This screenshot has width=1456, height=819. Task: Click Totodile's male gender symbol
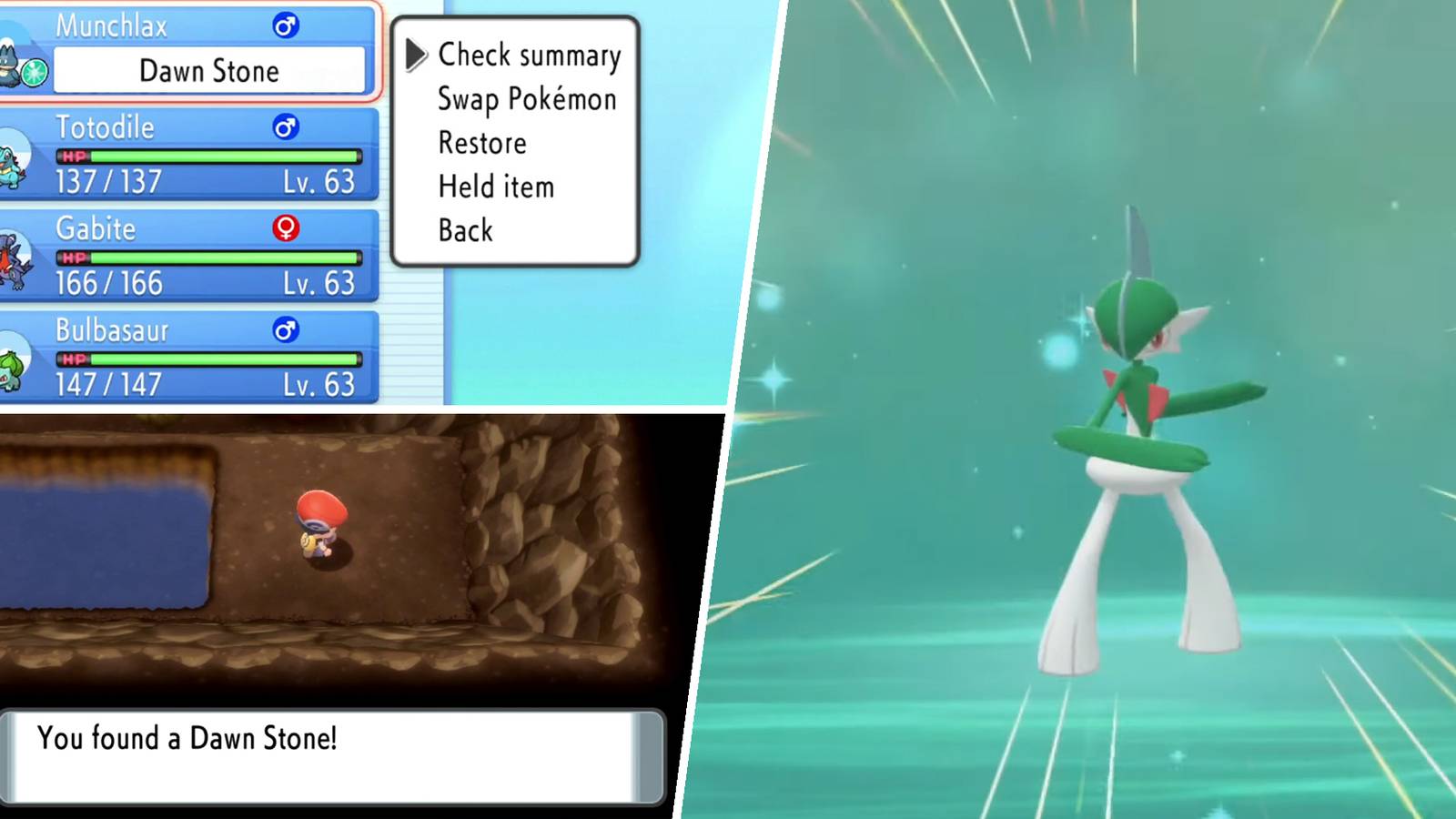click(285, 128)
